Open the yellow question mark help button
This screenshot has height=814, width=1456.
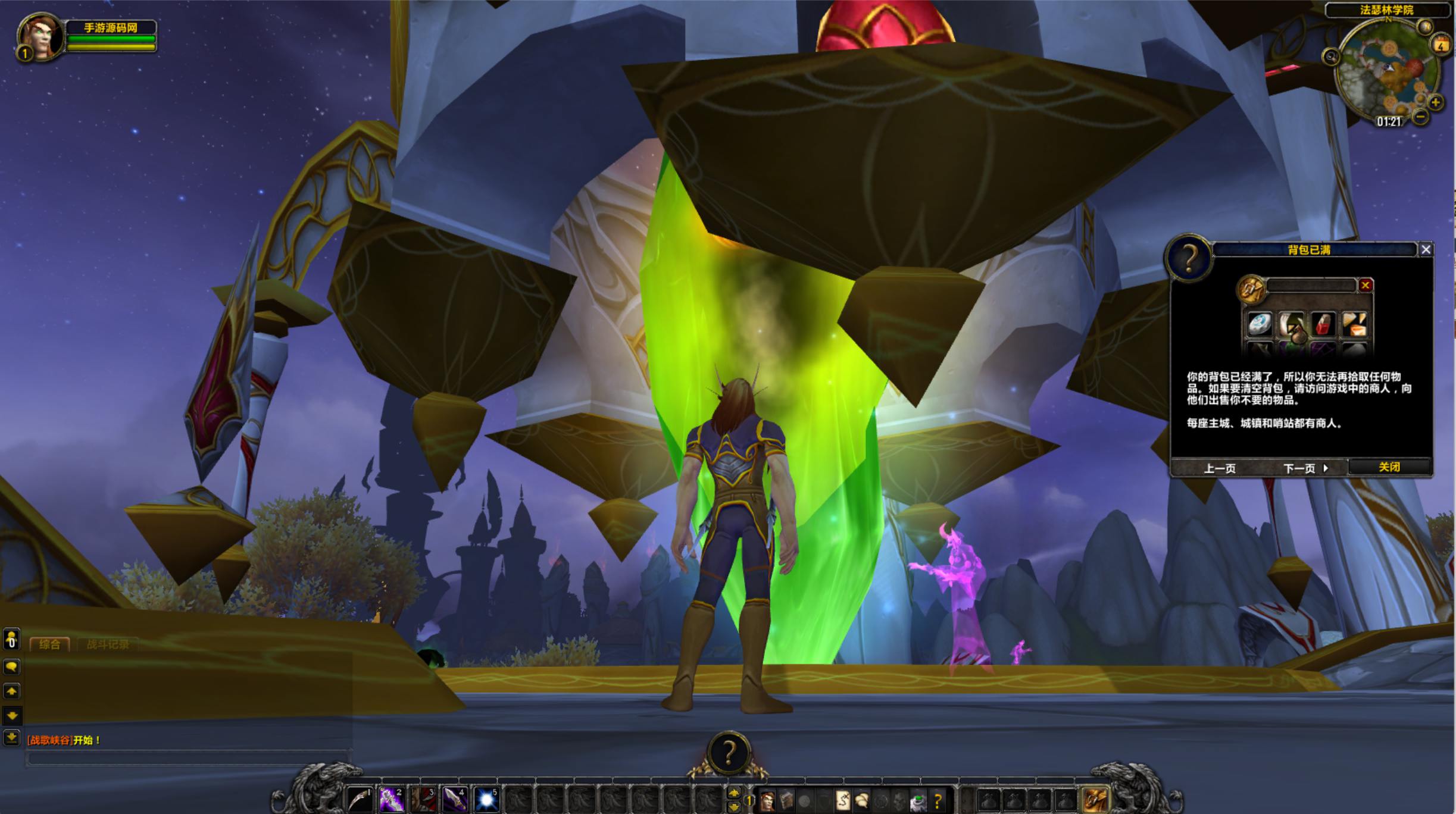[x=938, y=802]
